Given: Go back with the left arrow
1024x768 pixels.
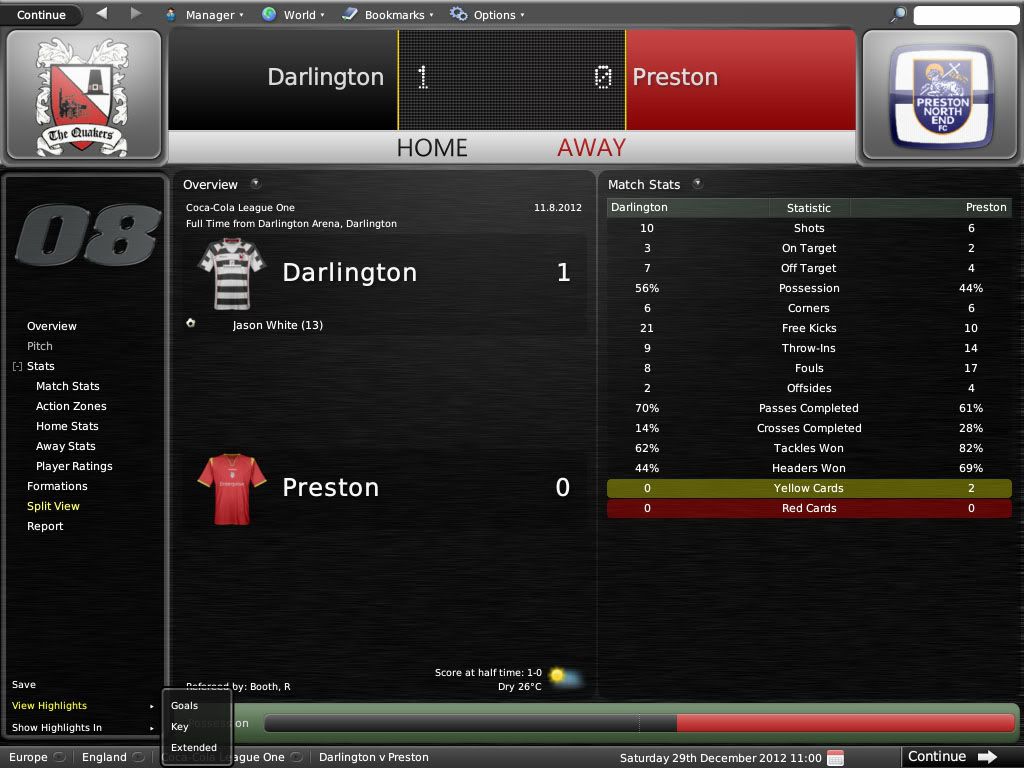Looking at the screenshot, I should click(102, 14).
